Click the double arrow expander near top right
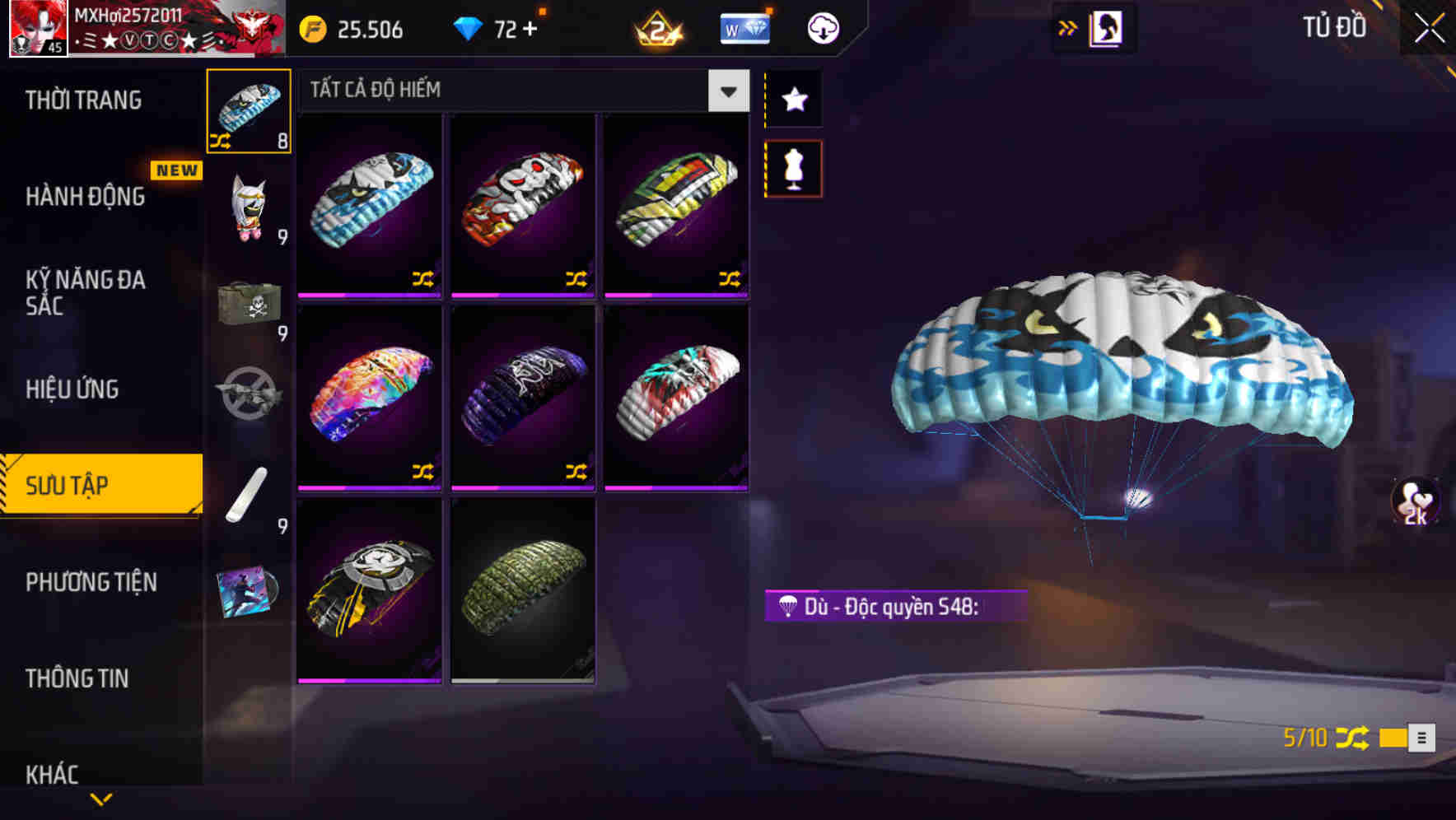Viewport: 1456px width, 820px height. point(1066,26)
